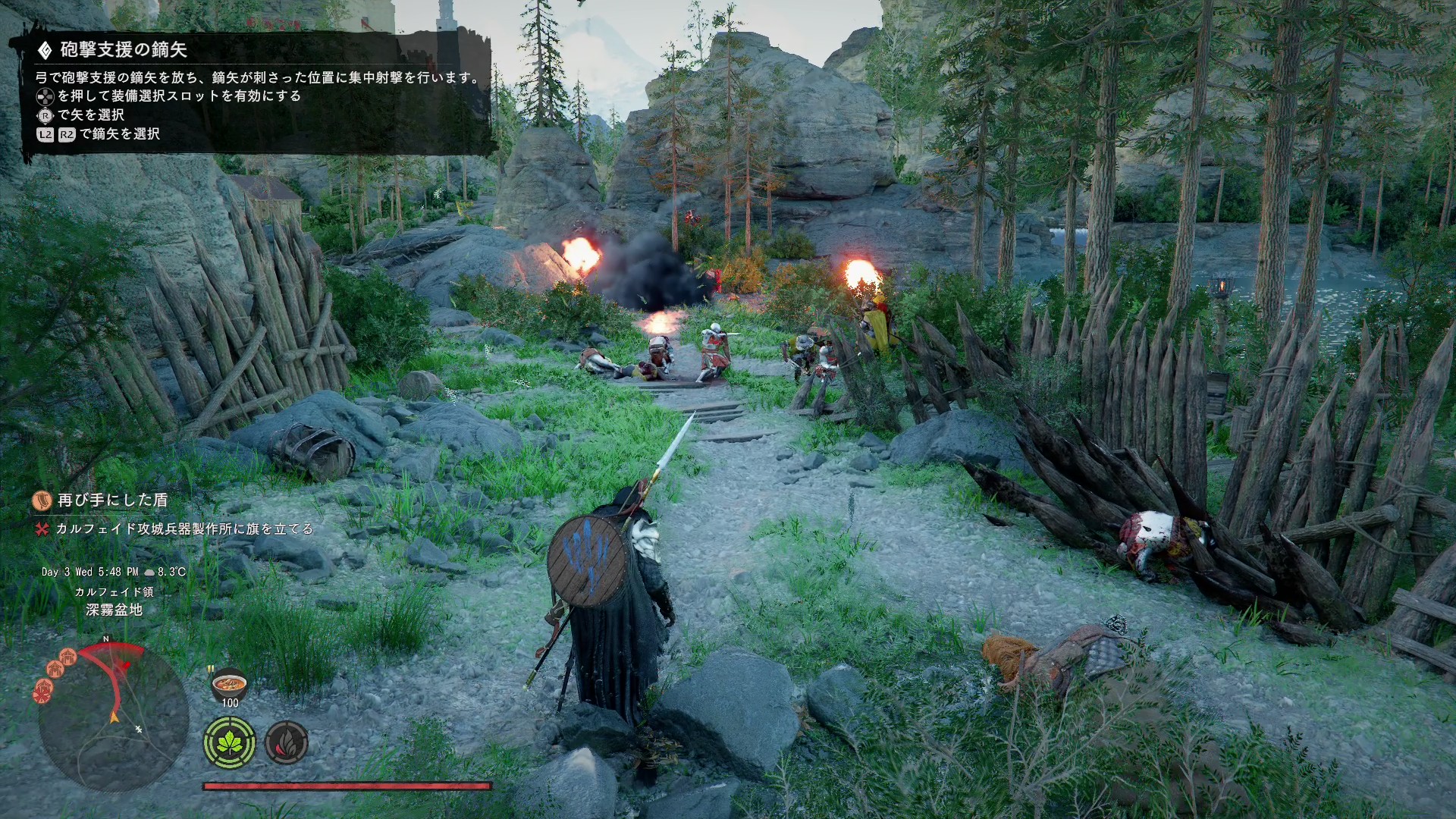Image resolution: width=1456 pixels, height=819 pixels.
Task: Activate the dark flame ability icon
Action: tap(286, 742)
